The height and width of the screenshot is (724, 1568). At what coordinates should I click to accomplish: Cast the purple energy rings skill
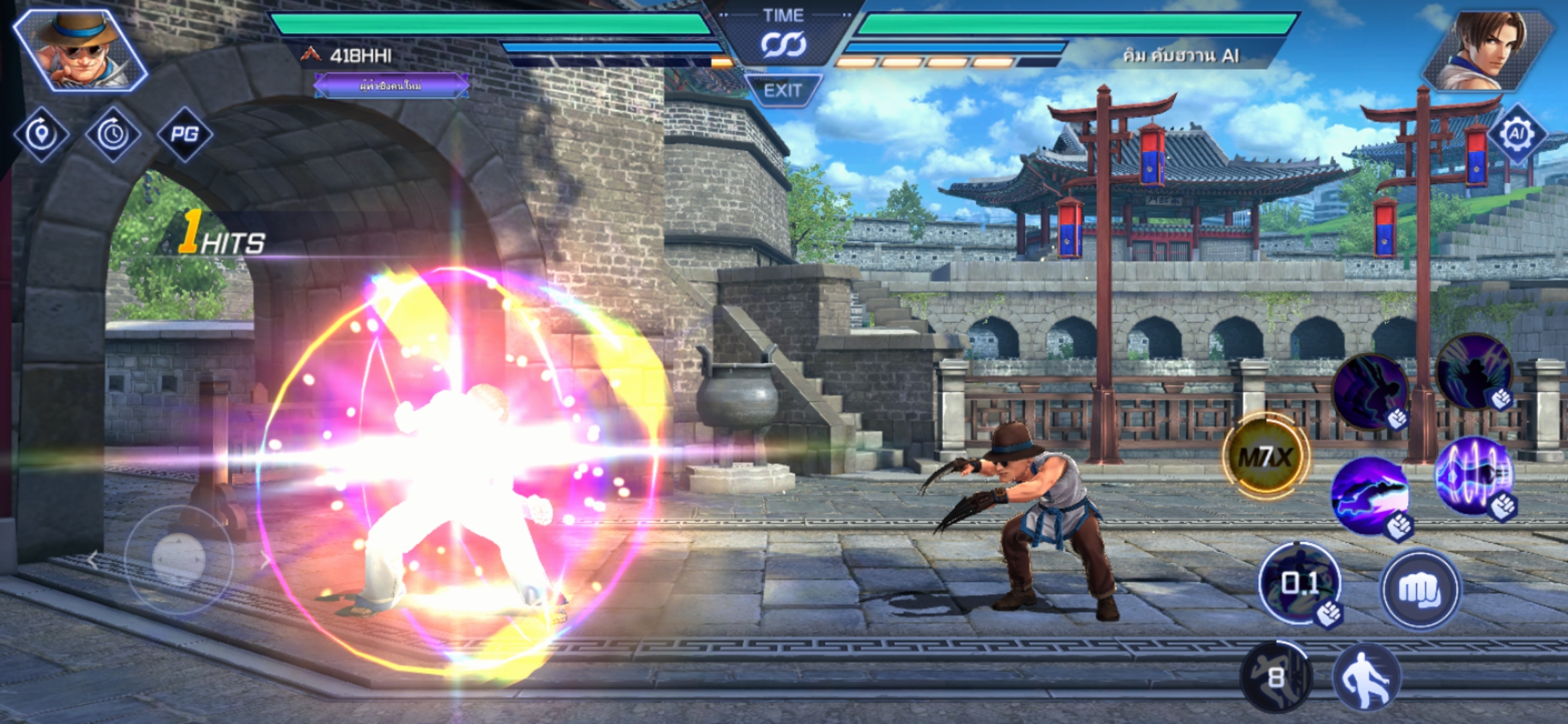tap(1473, 476)
